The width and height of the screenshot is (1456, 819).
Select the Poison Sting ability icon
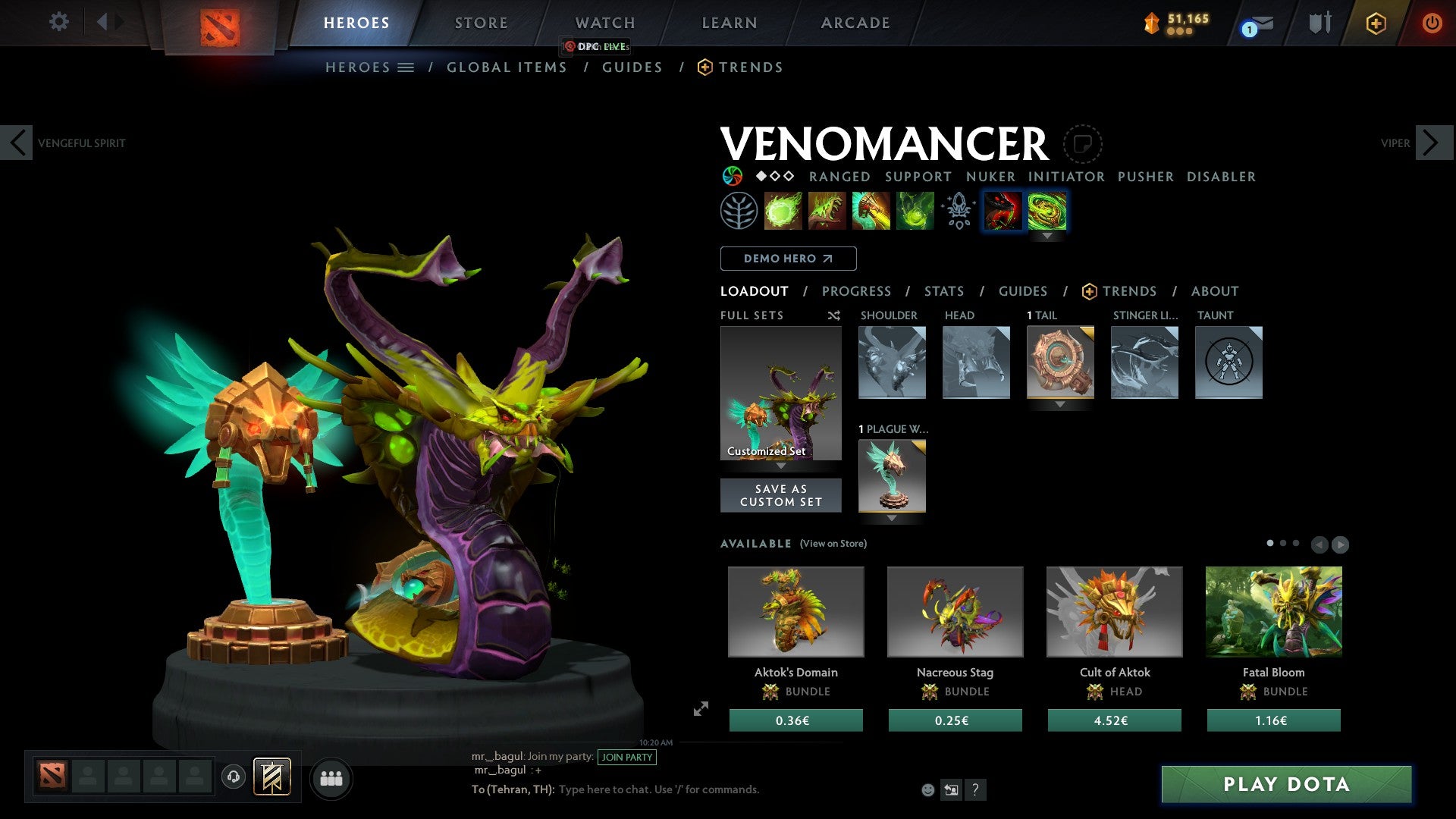(x=827, y=210)
